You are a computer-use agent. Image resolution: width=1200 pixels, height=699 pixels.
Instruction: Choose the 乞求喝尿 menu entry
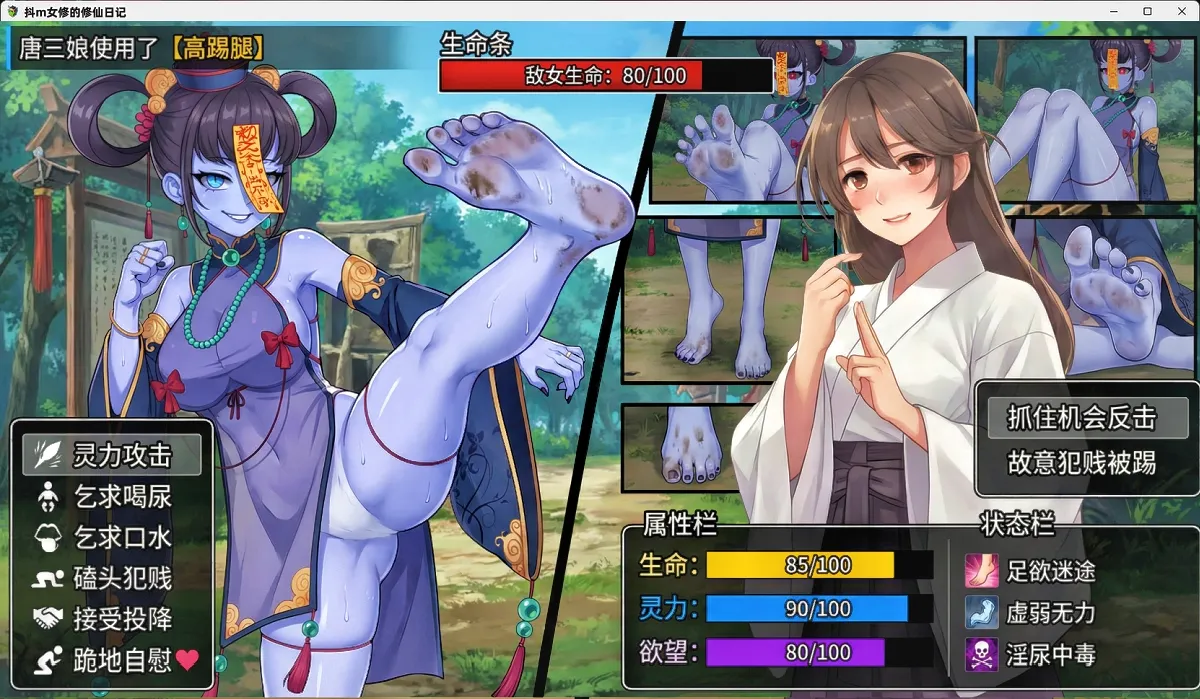(112, 497)
